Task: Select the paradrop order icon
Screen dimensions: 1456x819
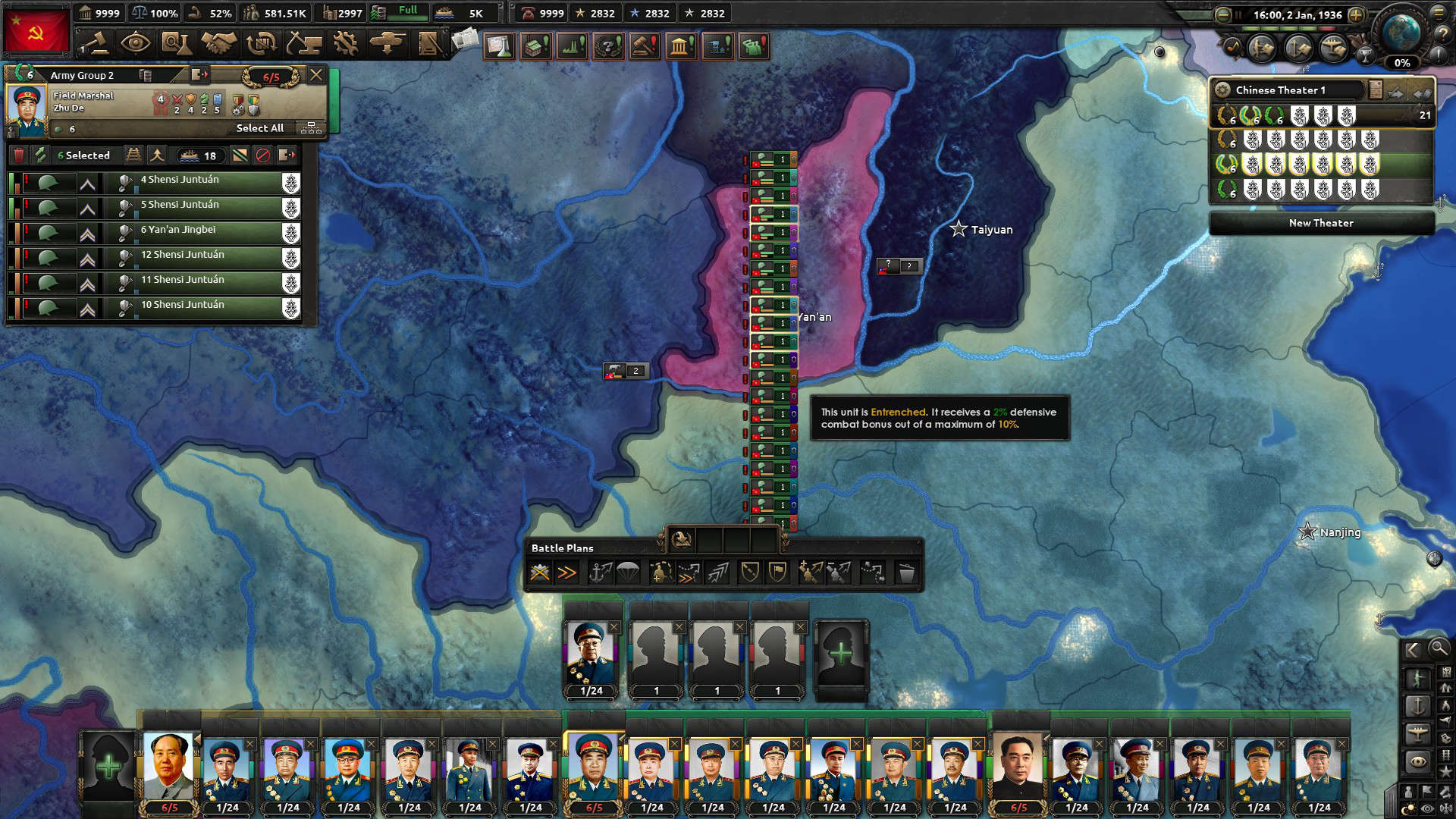Action: [x=628, y=573]
